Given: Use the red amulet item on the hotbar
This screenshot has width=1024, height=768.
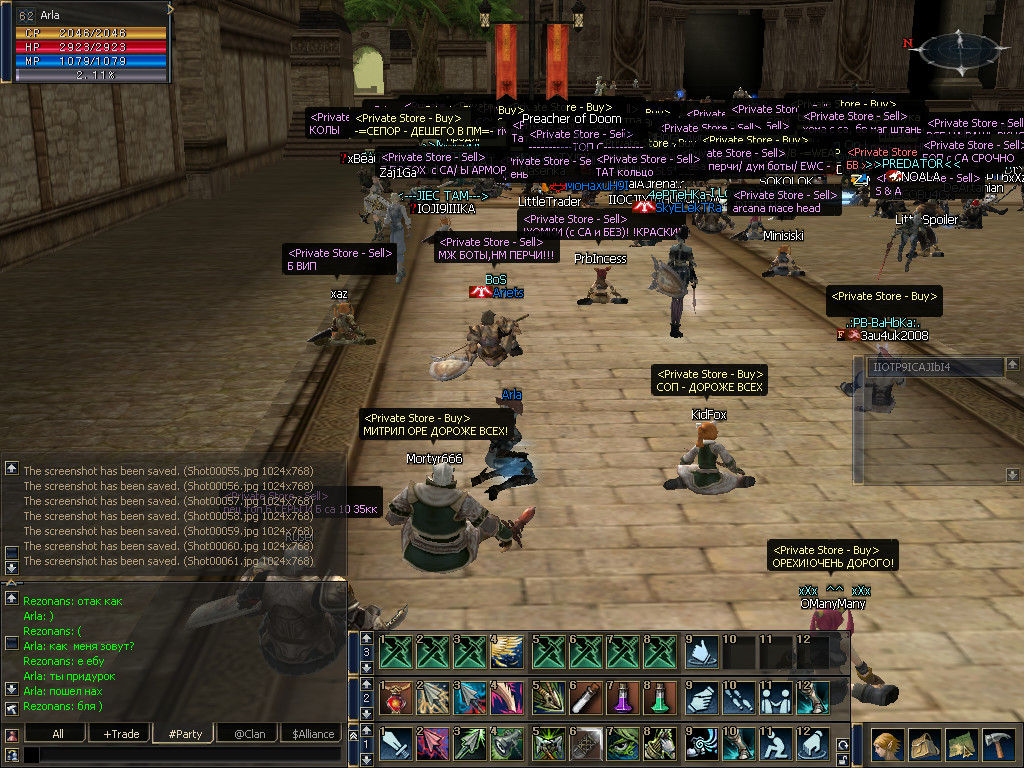Looking at the screenshot, I should [x=395, y=697].
